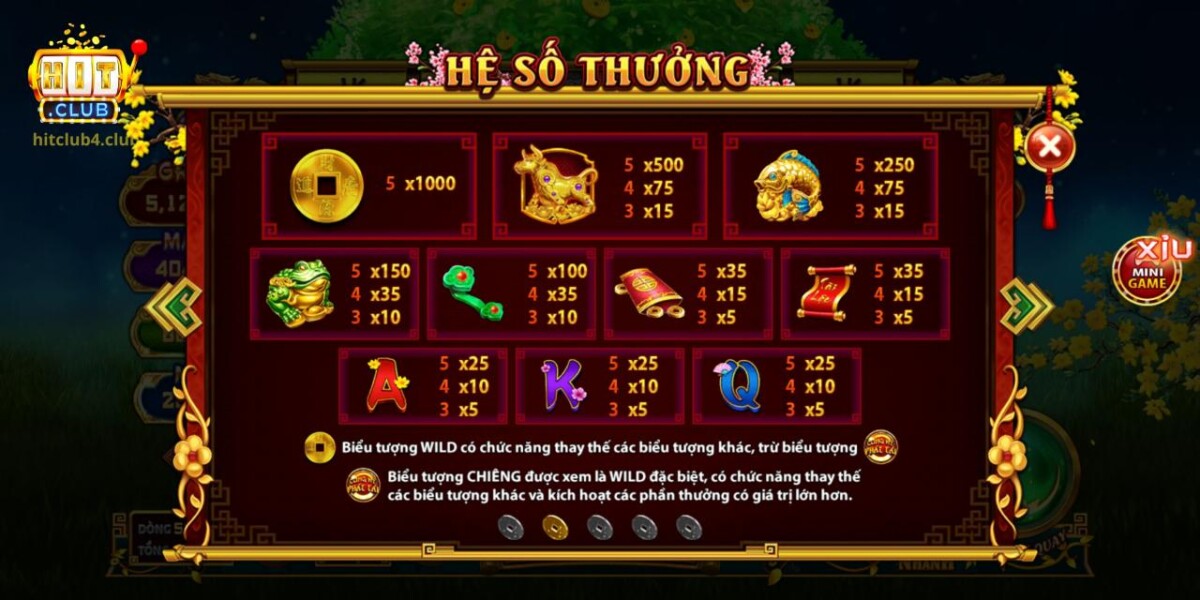
Task: Select the first page coin indicator
Action: (511, 527)
